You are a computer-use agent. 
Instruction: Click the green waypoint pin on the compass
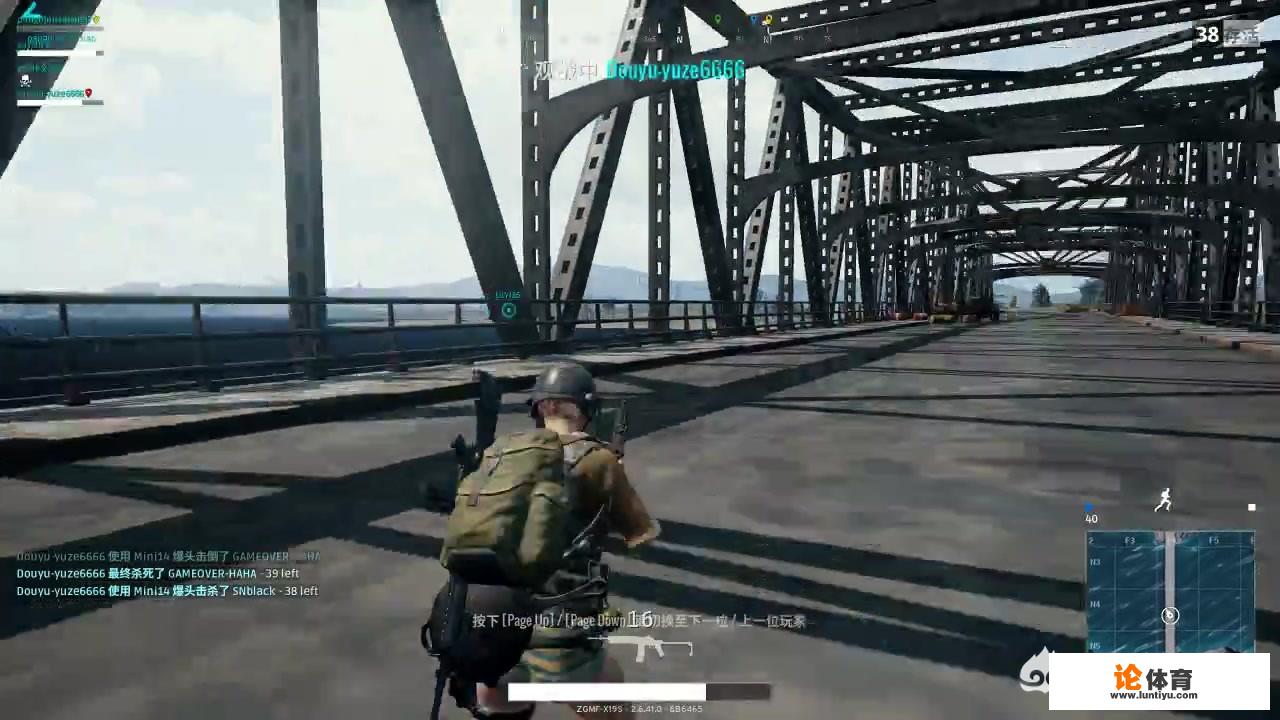(x=717, y=17)
